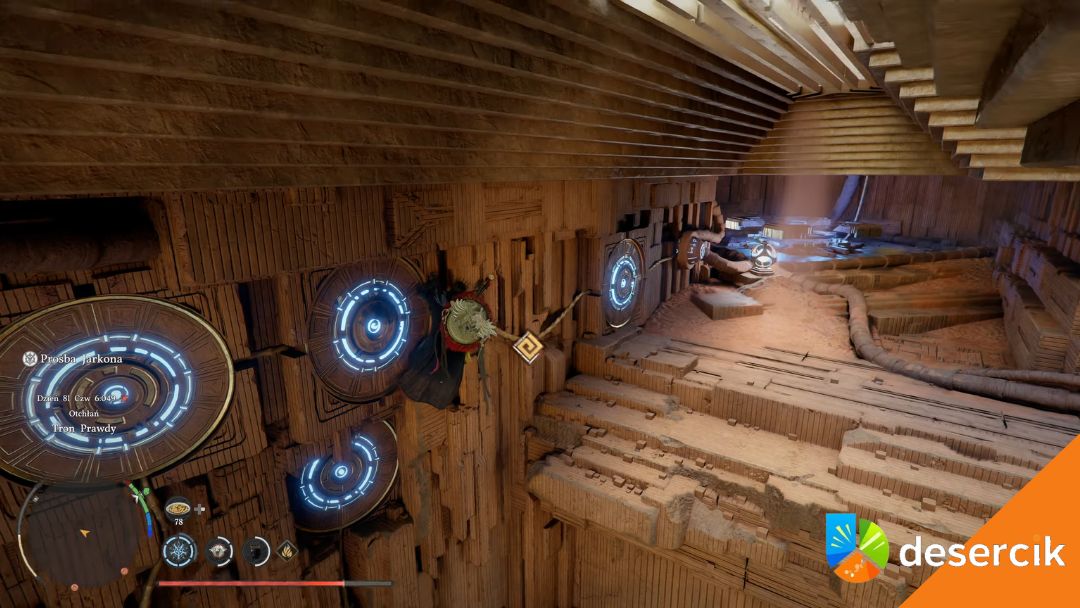Select the diamond-shaped flame icon
The height and width of the screenshot is (608, 1080).
coord(287,549)
